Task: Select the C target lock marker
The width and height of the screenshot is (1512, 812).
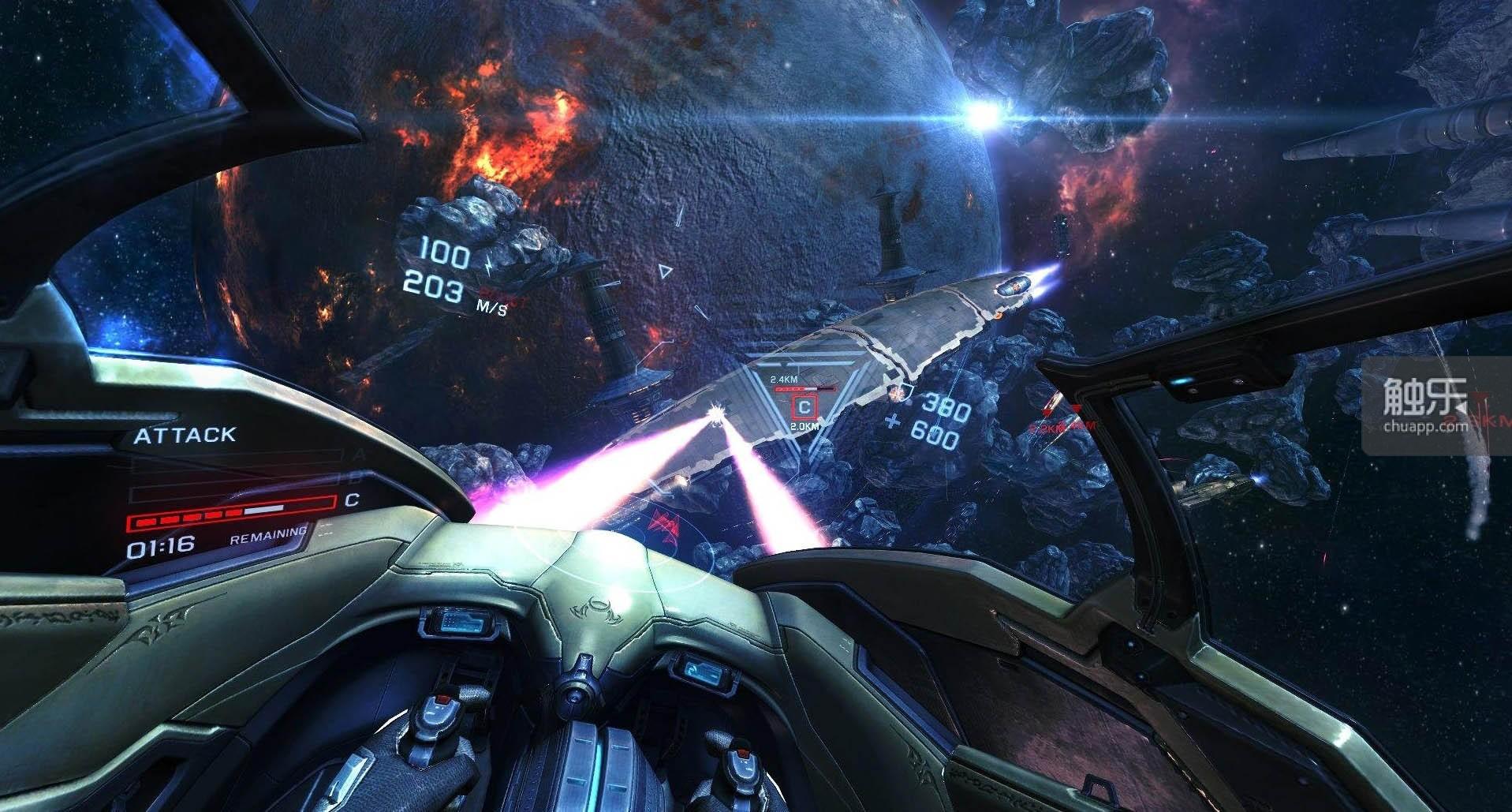Action: [803, 407]
